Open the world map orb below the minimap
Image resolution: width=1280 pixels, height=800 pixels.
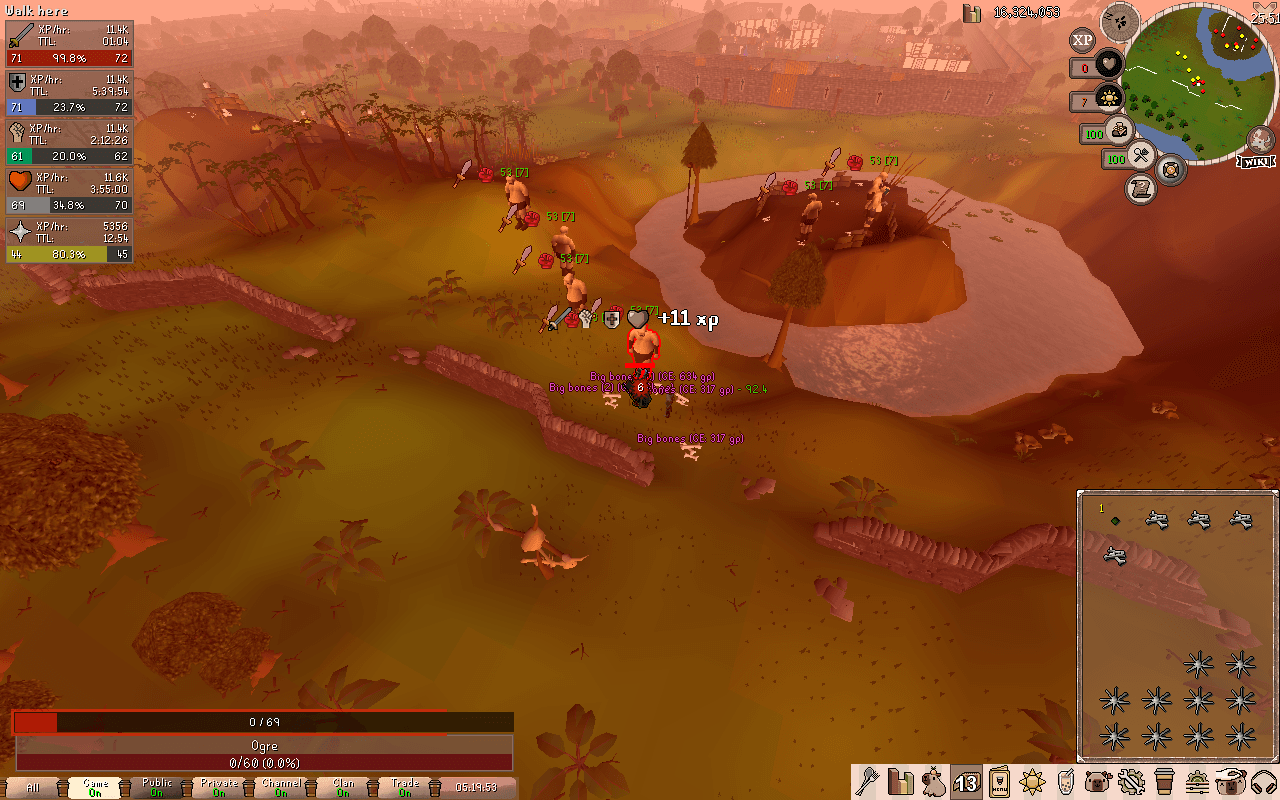click(1171, 170)
